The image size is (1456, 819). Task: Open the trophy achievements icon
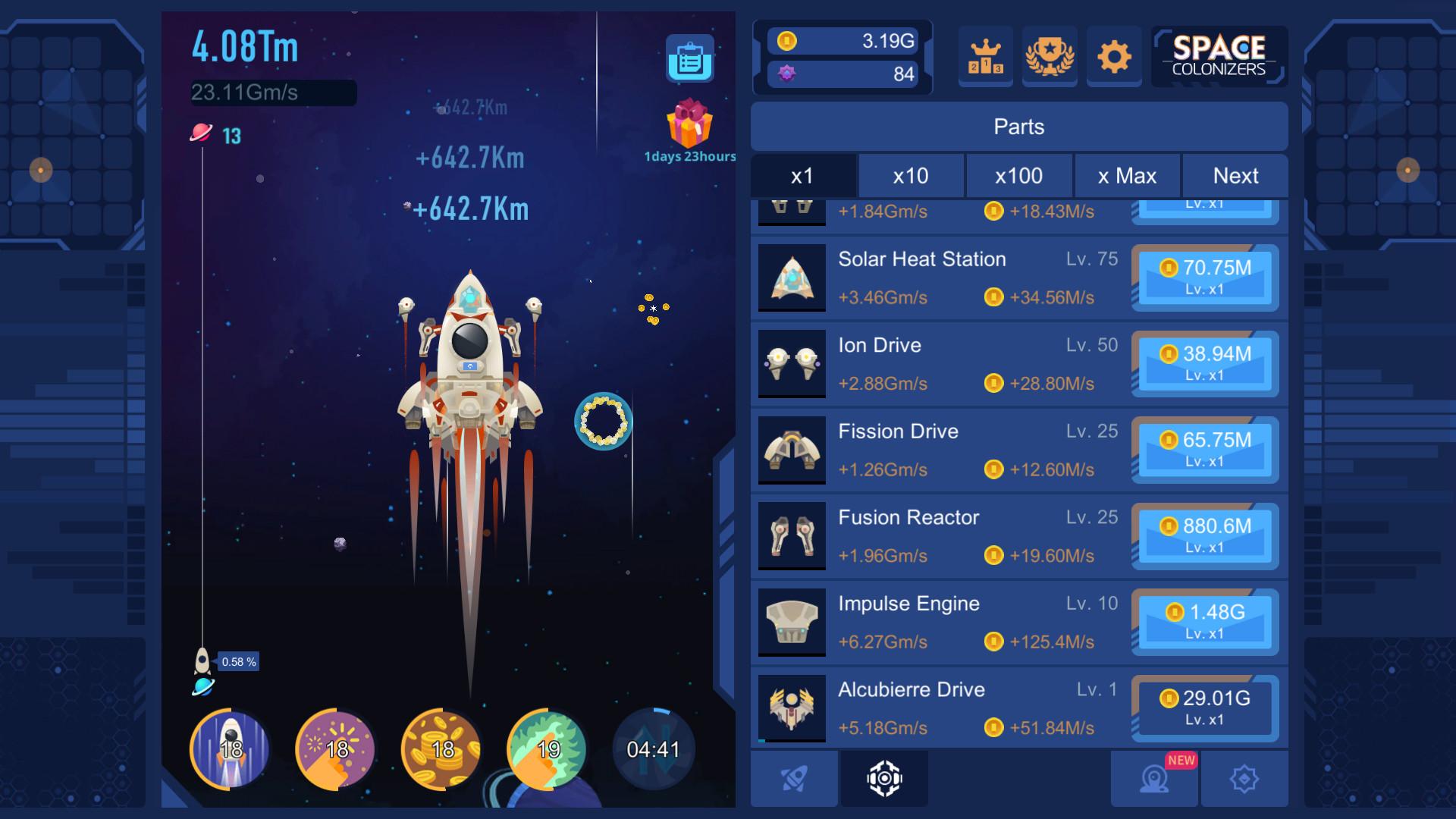click(1050, 56)
